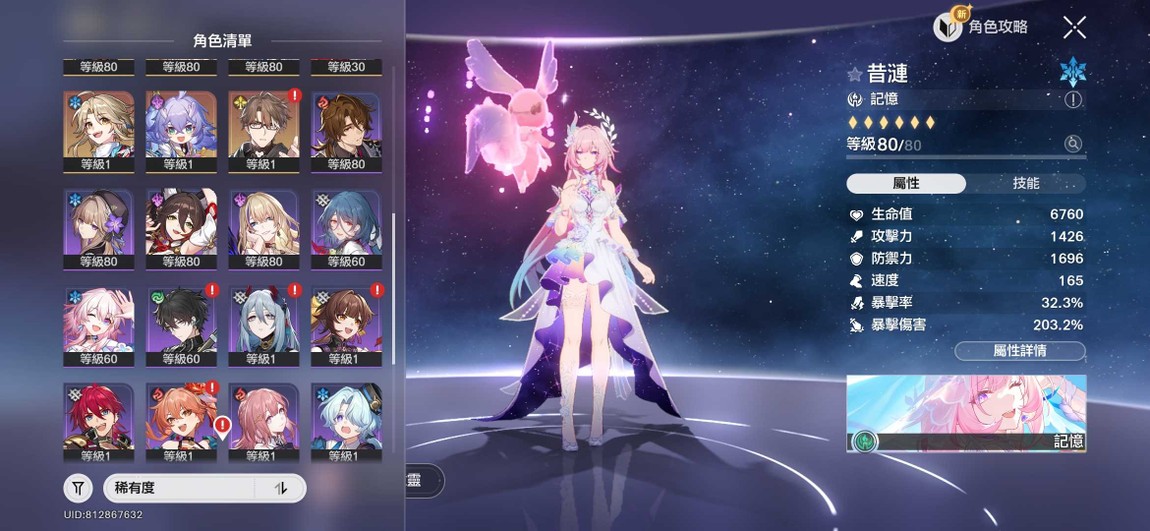This screenshot has height=531, width=1150.
Task: Select the 屬性 attributes tab
Action: point(906,183)
